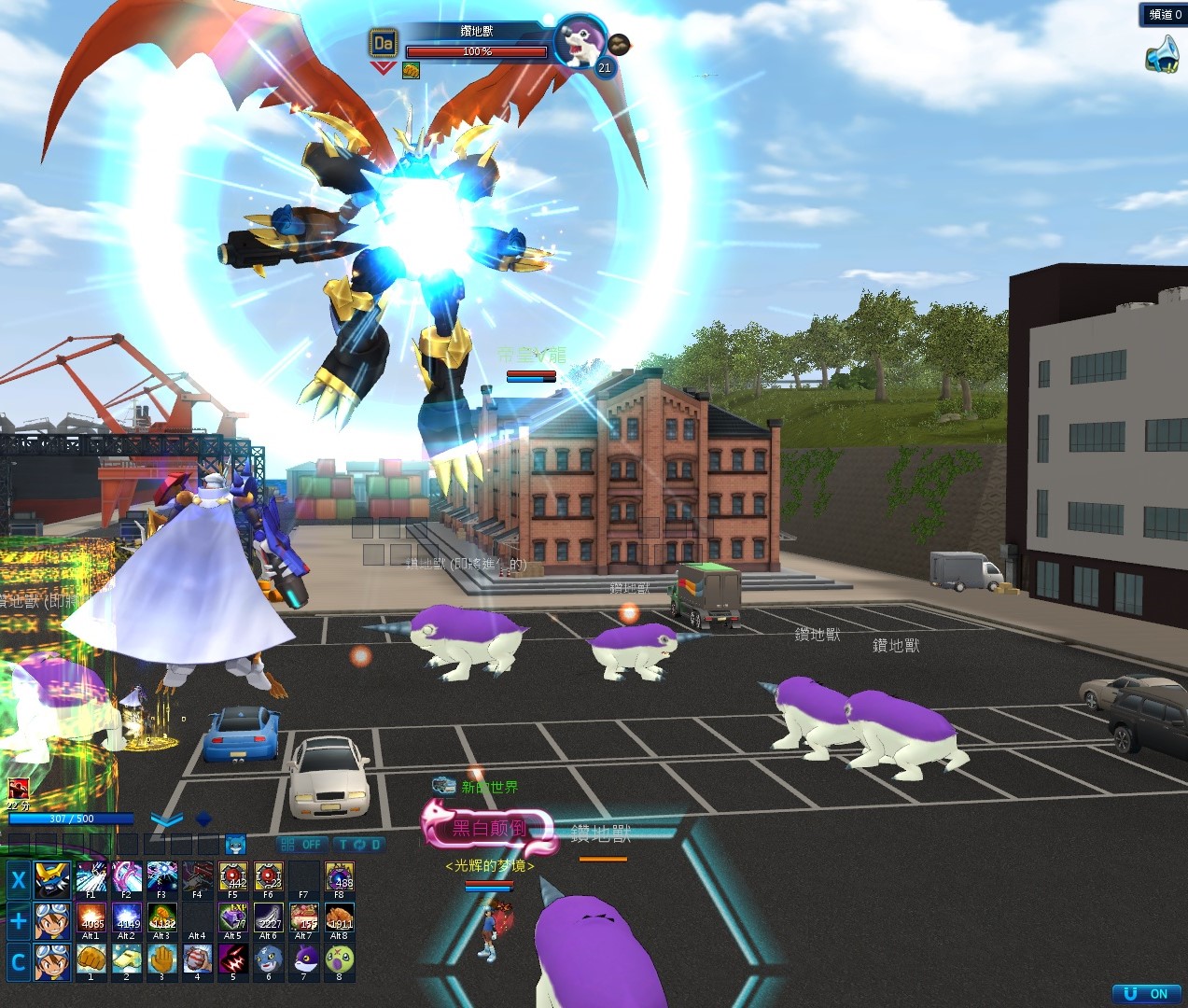1188x1008 pixels.
Task: Open the megaphone announcement icon
Action: 1162,54
